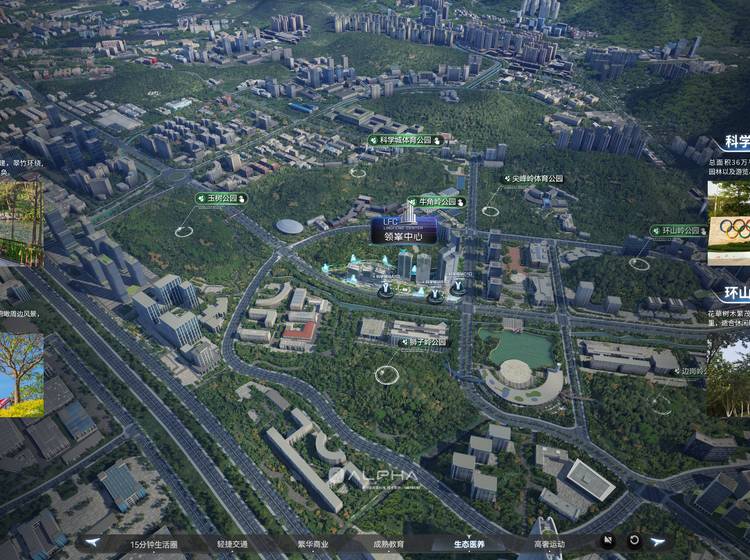Select the 15分钟生活圈 tab
This screenshot has height=560, width=750.
pyautogui.click(x=153, y=544)
